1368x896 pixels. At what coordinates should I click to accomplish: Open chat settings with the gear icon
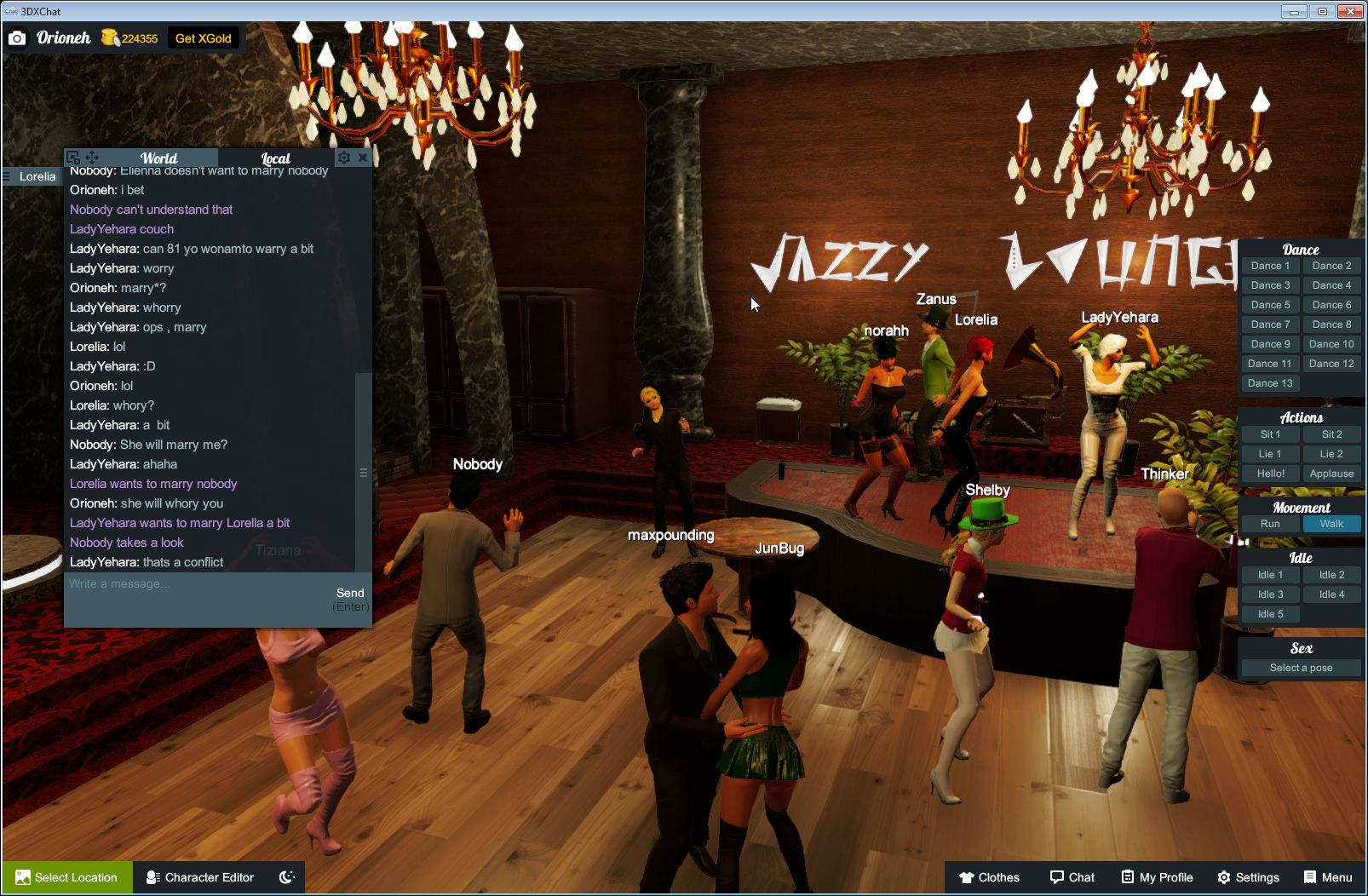coord(343,158)
